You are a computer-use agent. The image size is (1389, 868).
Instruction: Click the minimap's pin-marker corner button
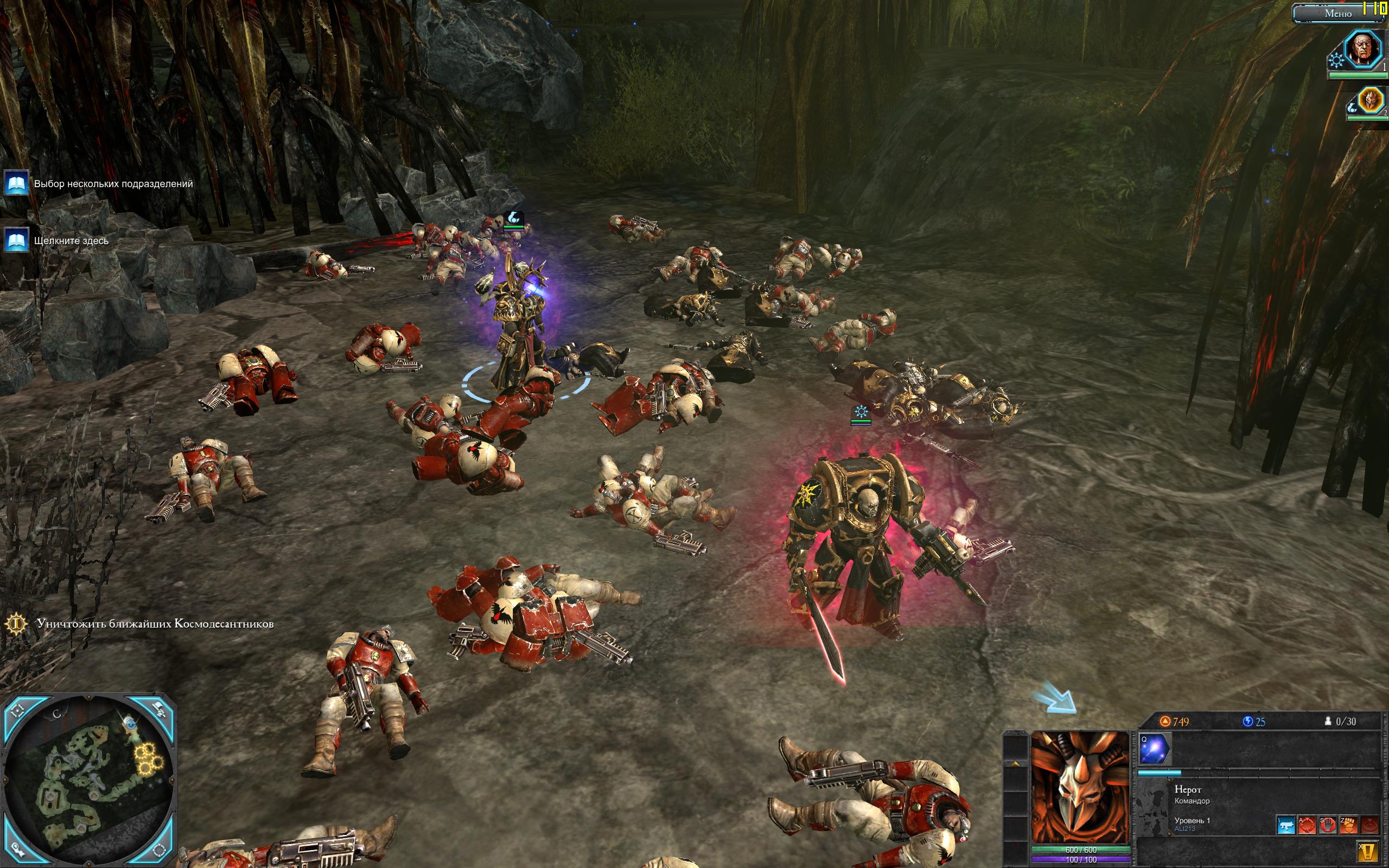[17, 851]
